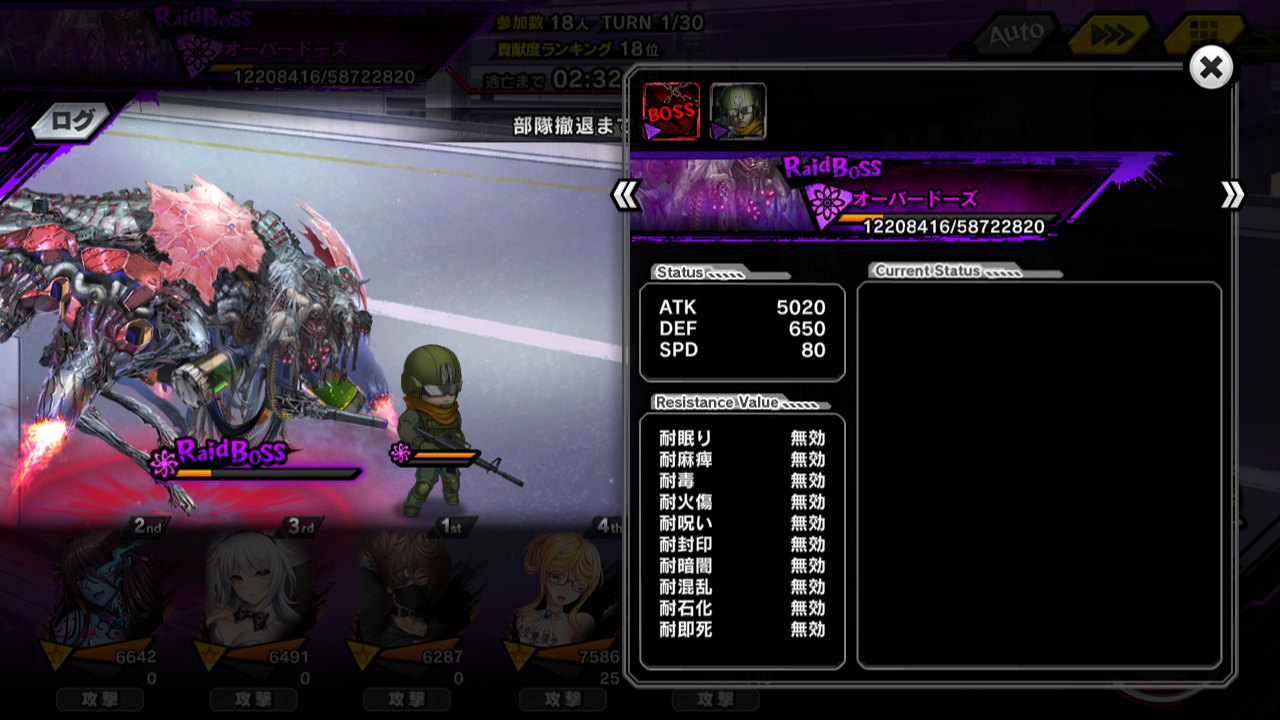Select the masked soldier enemy tab
Screen dimensions: 1280x720
coord(738,111)
